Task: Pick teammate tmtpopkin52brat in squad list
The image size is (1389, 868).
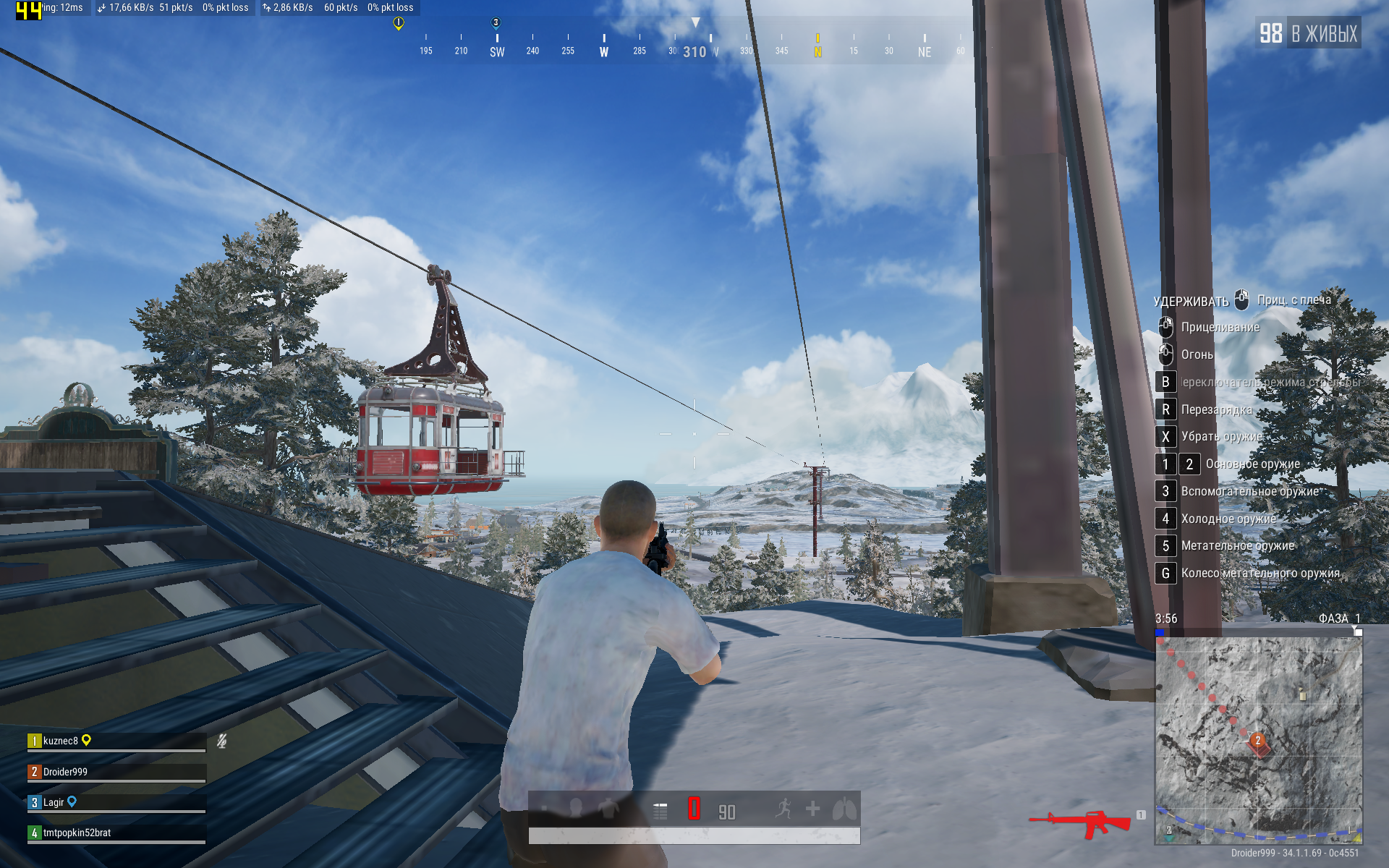Action: [77, 833]
